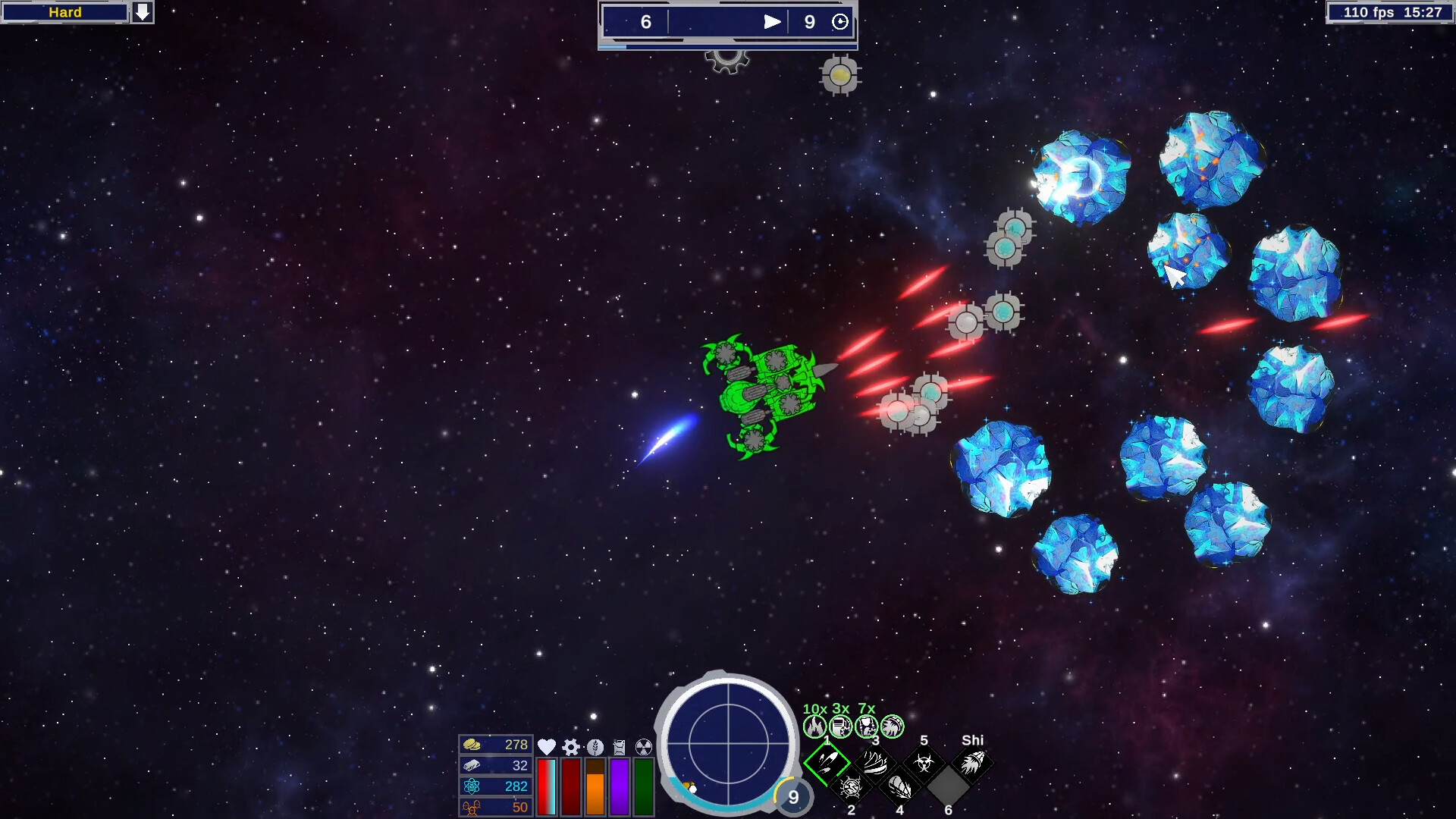Viewport: 1456px width, 819px height.
Task: Activate the biohazard weapon in slot 5
Action: click(x=924, y=762)
